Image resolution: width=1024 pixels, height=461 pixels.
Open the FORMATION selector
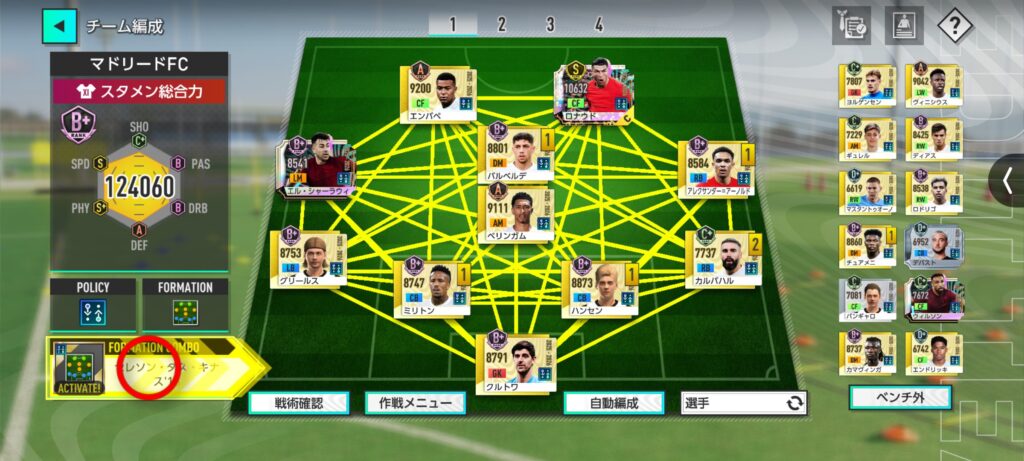click(x=185, y=304)
